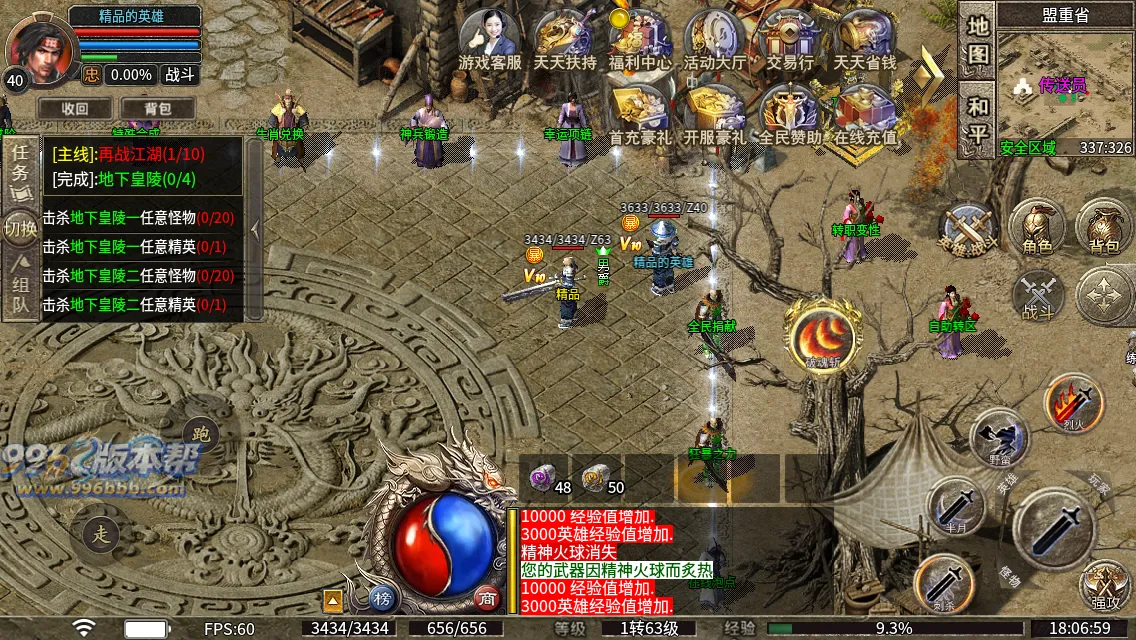Image resolution: width=1136 pixels, height=640 pixels.
Task: Open the 活动大厅 activity hall
Action: tap(715, 38)
